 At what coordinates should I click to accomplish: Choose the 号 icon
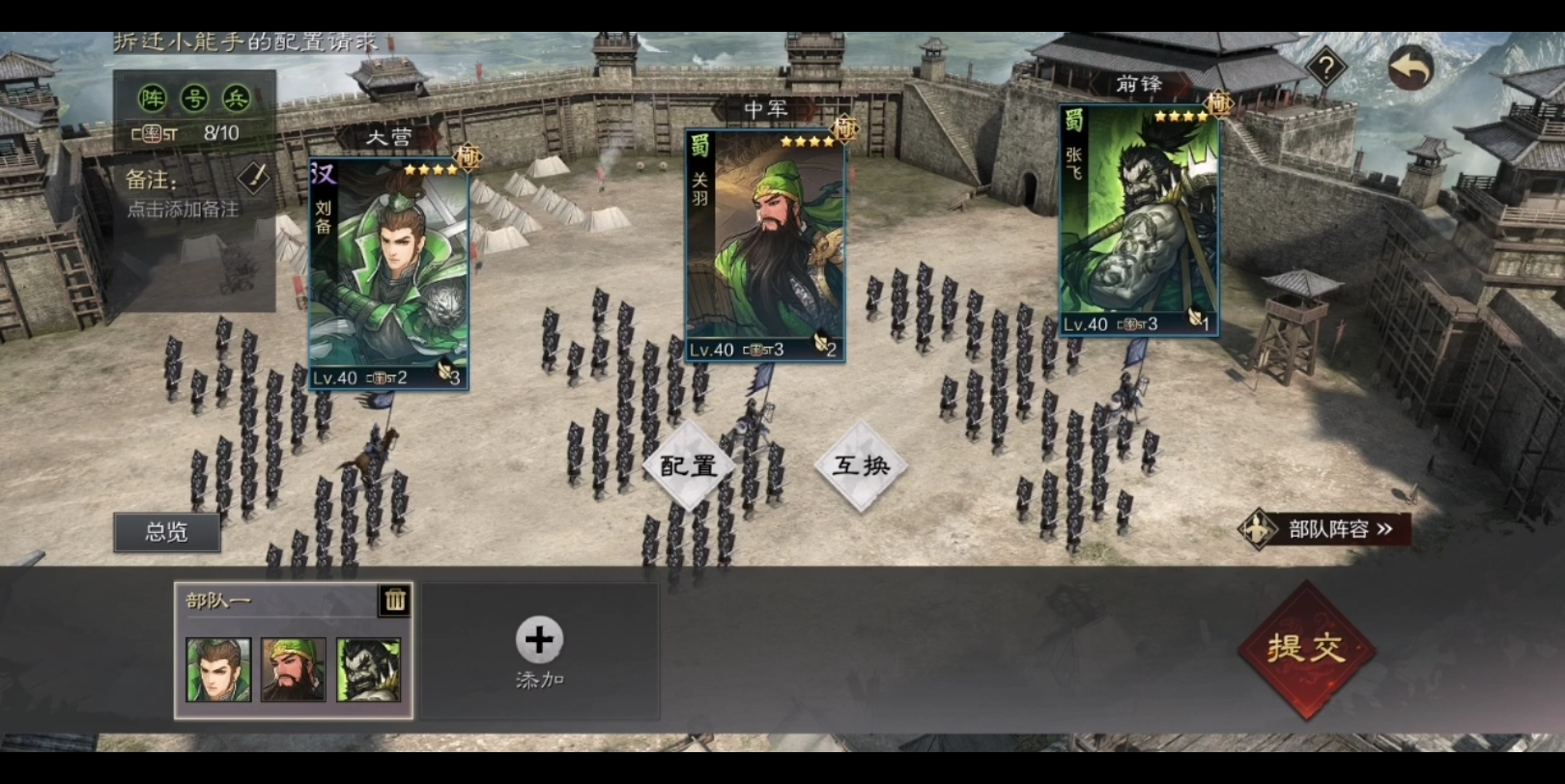(194, 98)
